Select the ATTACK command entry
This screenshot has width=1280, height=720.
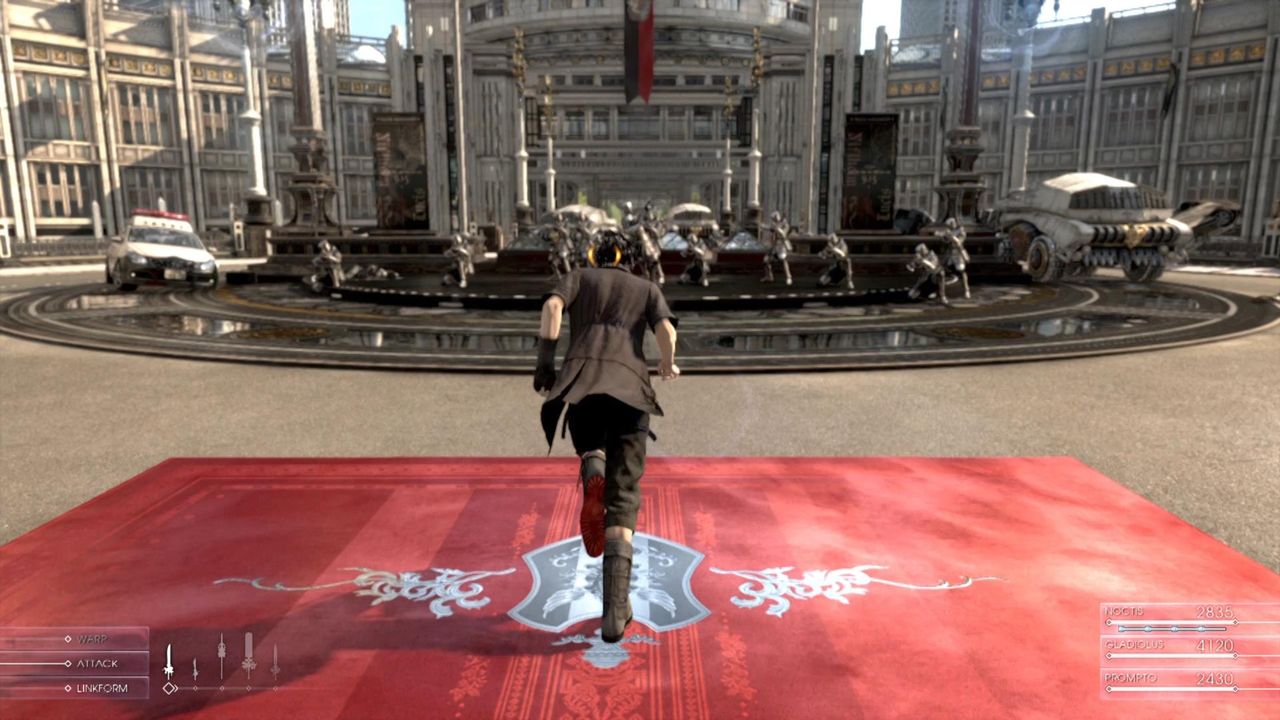pyautogui.click(x=97, y=663)
